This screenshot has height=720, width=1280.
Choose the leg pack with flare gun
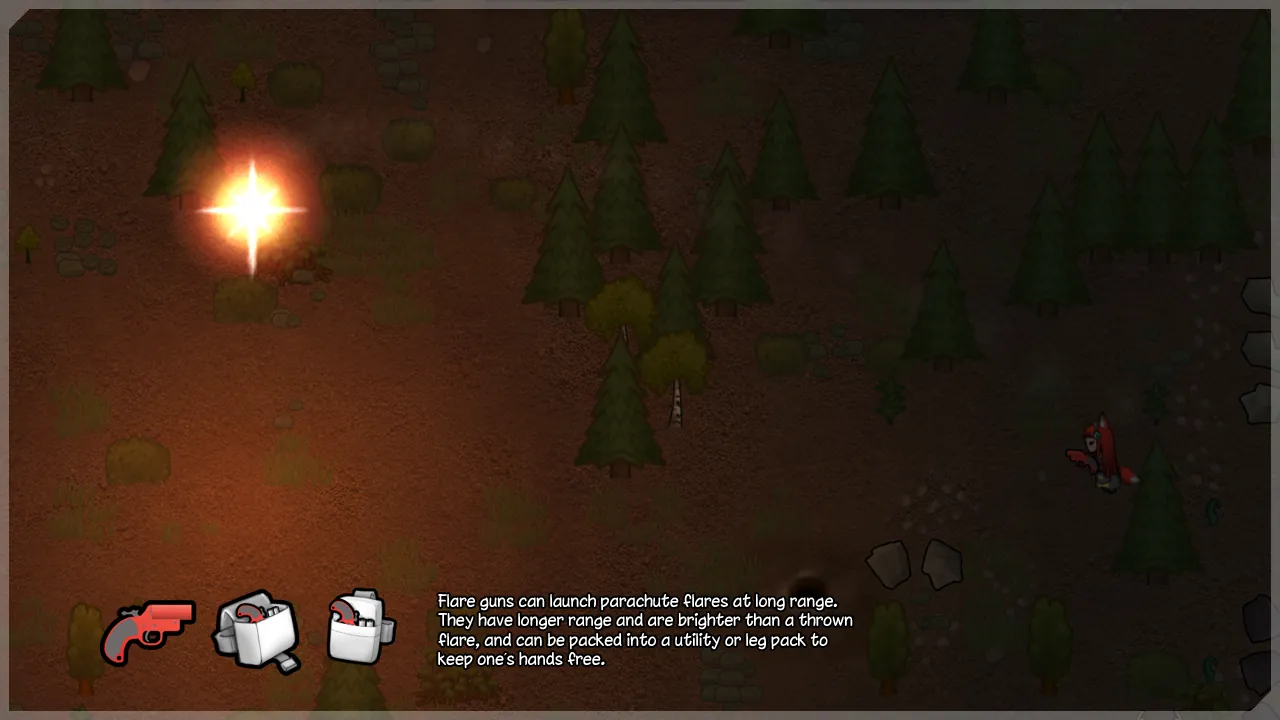[x=360, y=627]
